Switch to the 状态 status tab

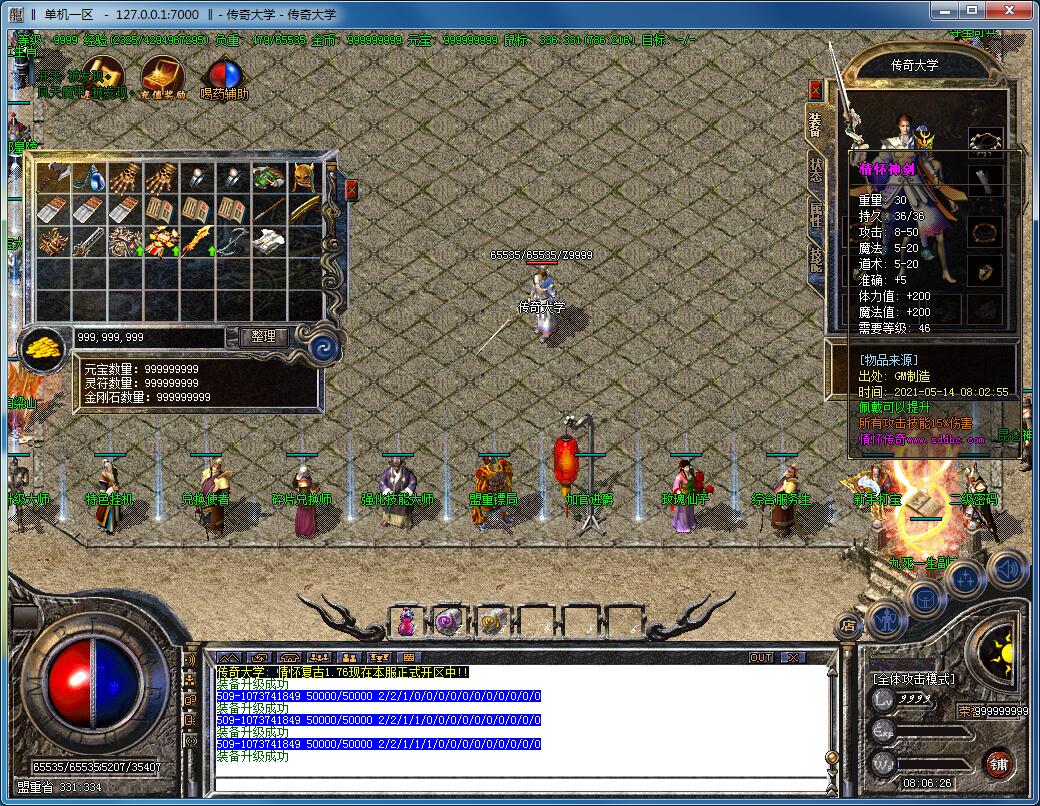pyautogui.click(x=816, y=171)
